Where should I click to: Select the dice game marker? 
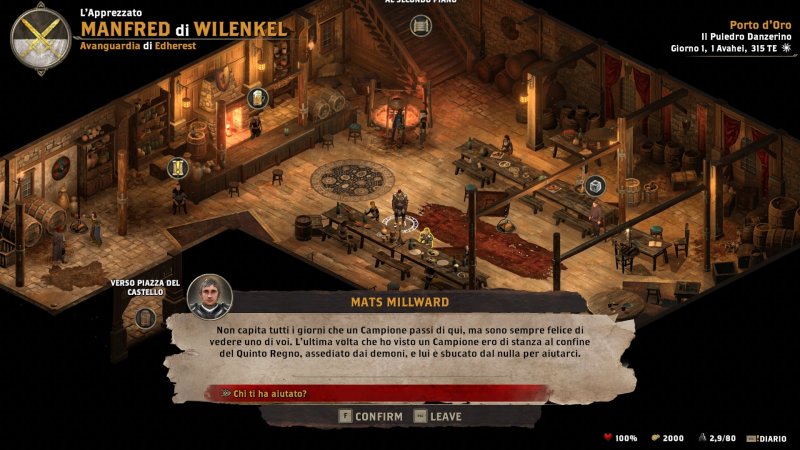(x=594, y=185)
